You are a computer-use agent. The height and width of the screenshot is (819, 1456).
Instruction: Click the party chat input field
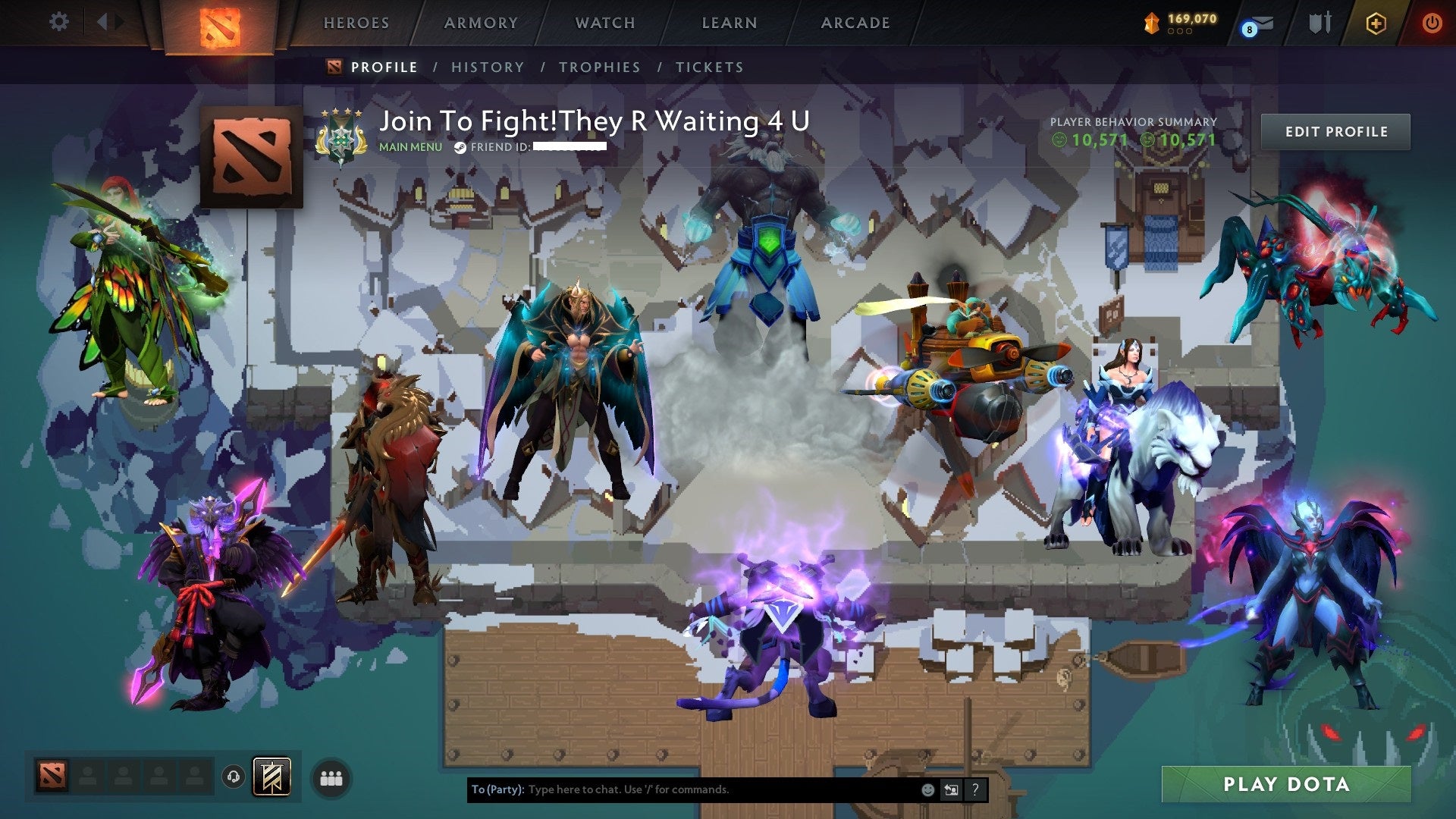click(682, 789)
